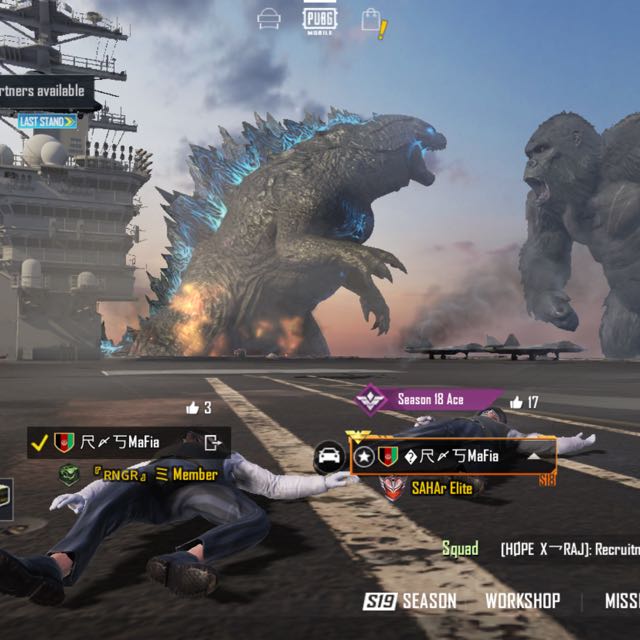640x640 pixels.
Task: Open the shopping bag icon at top
Action: 372,20
